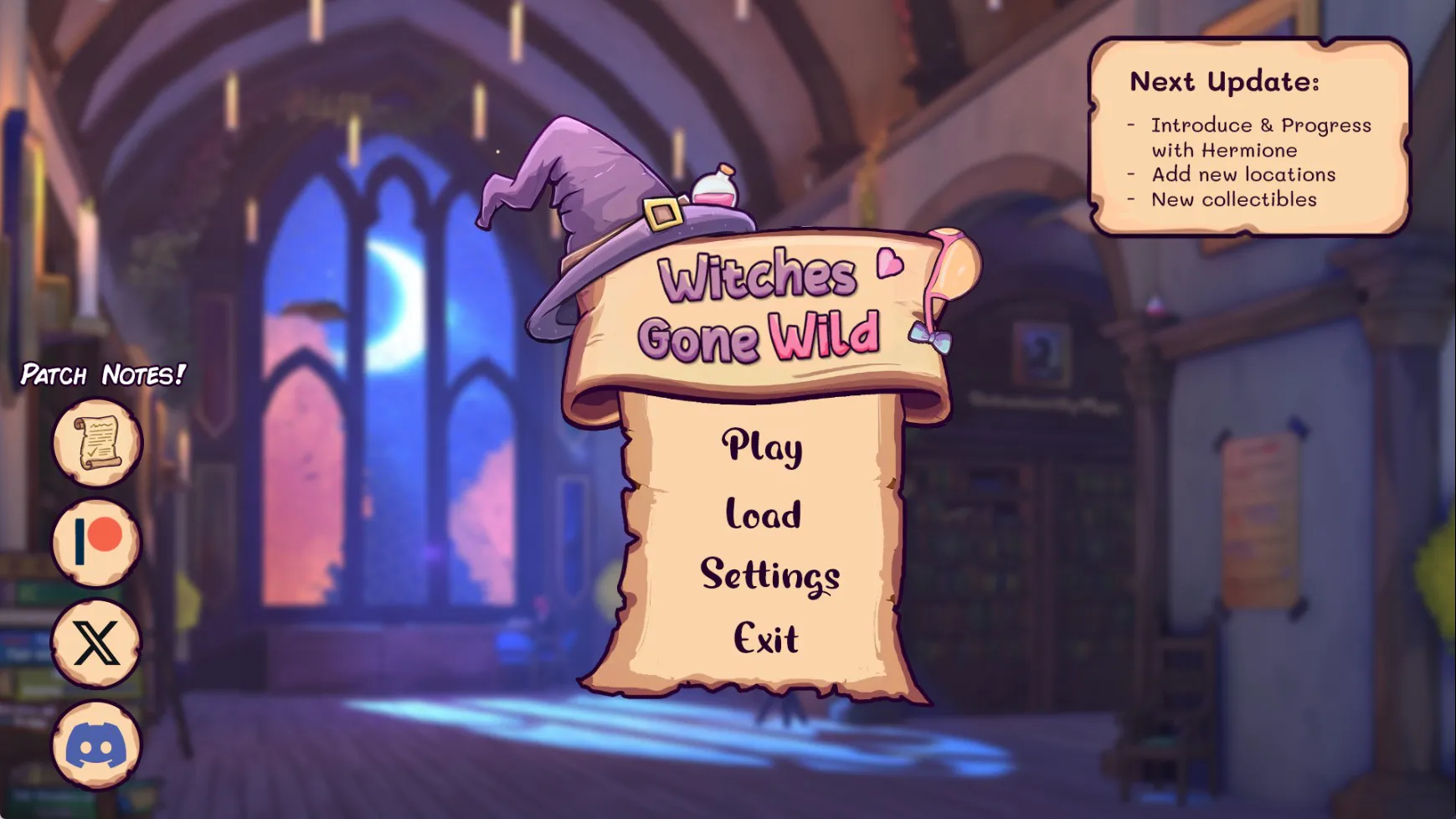Open the patch notes scroll icon
Viewport: 1456px width, 819px height.
[x=97, y=443]
